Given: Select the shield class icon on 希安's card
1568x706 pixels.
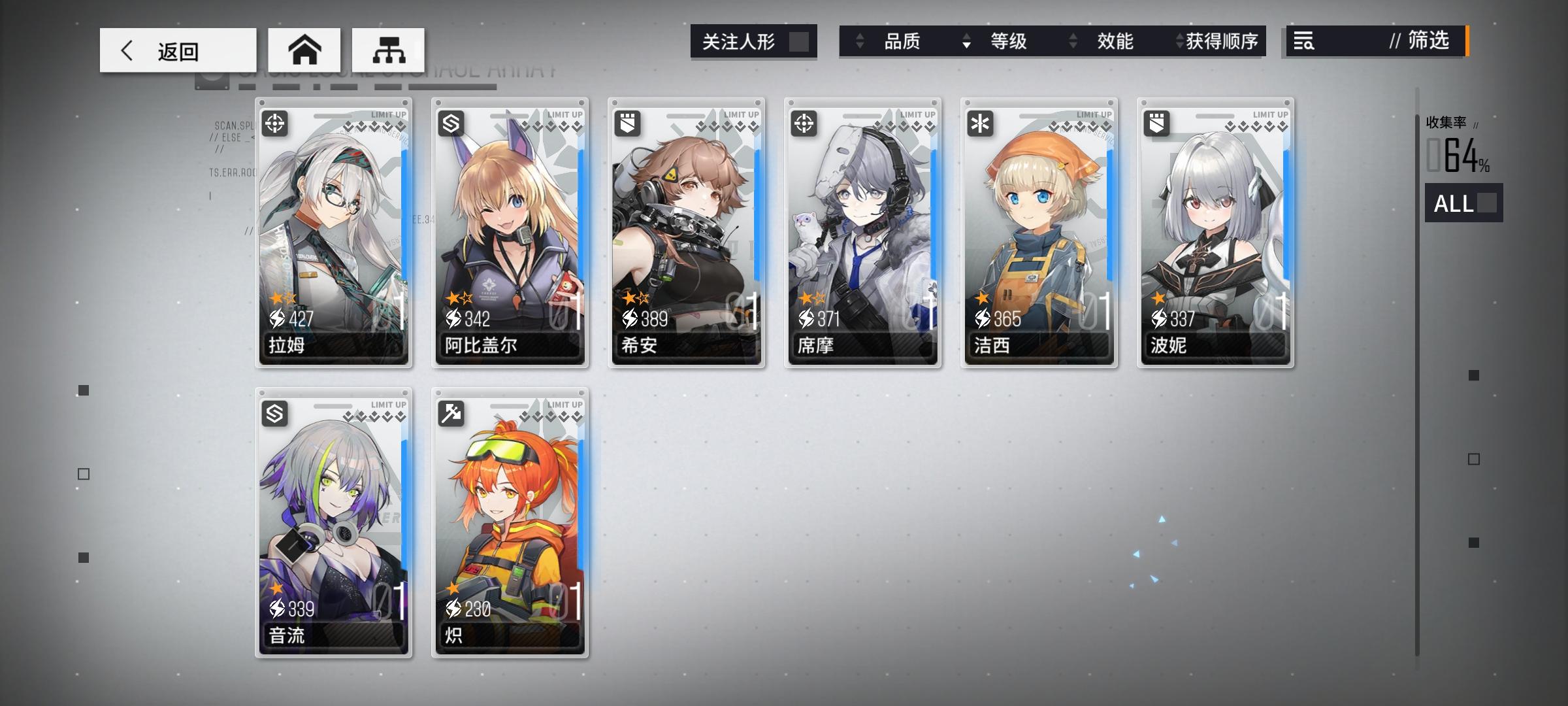Looking at the screenshot, I should [x=627, y=124].
